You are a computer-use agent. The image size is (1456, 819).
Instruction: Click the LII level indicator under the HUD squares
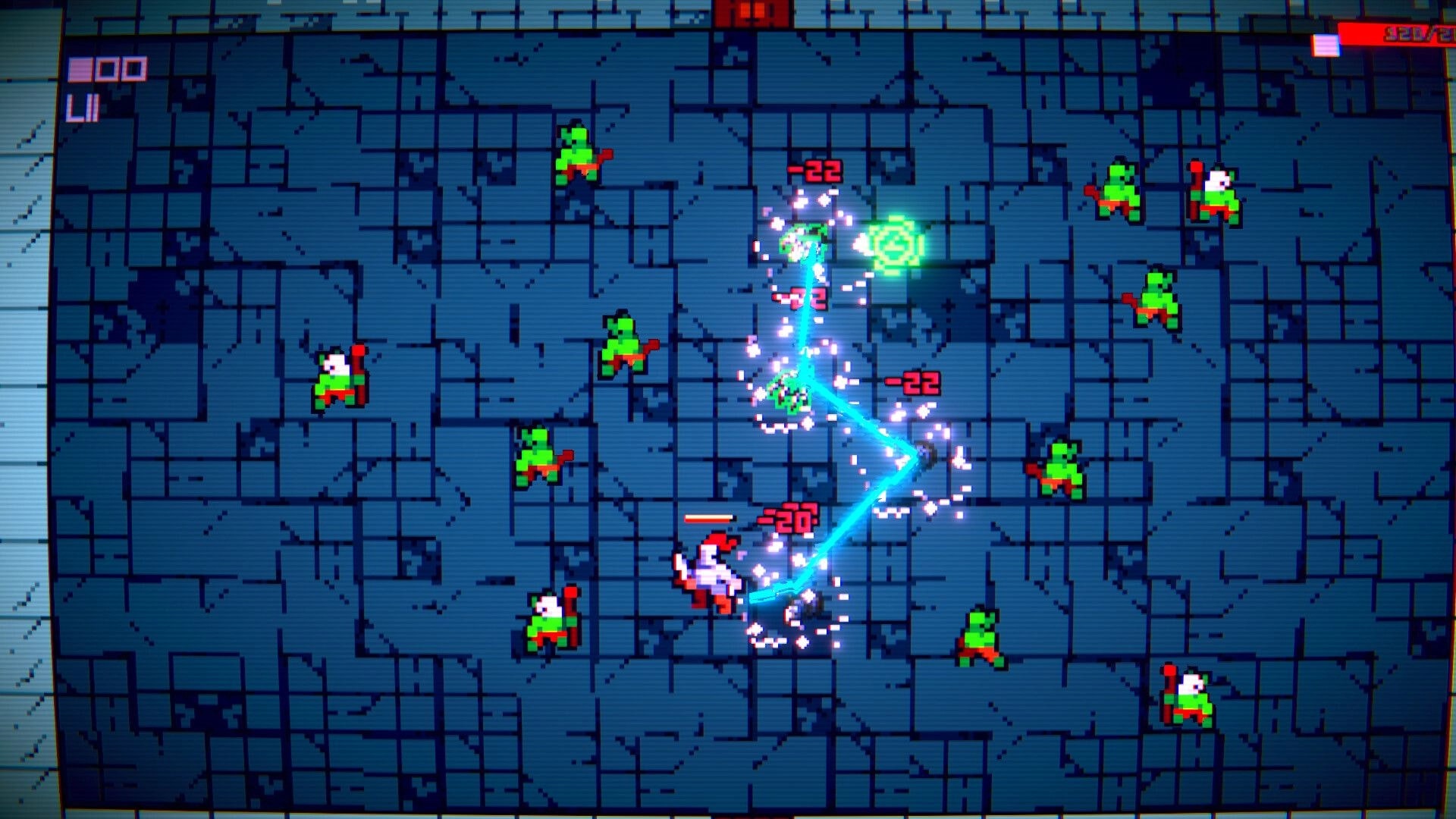tap(86, 106)
